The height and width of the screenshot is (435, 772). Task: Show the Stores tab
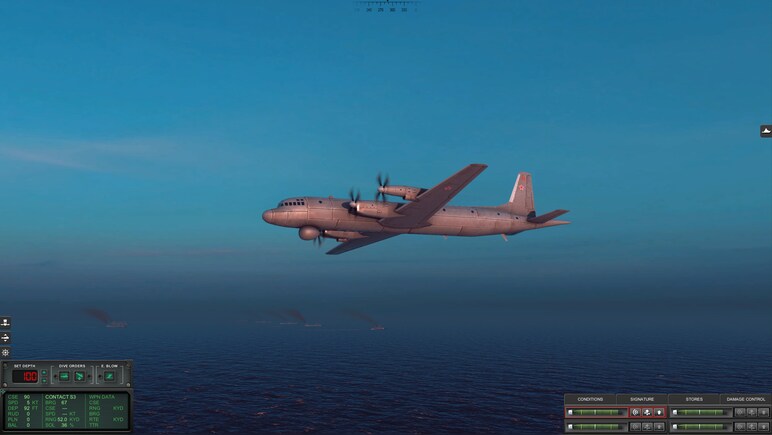693,399
